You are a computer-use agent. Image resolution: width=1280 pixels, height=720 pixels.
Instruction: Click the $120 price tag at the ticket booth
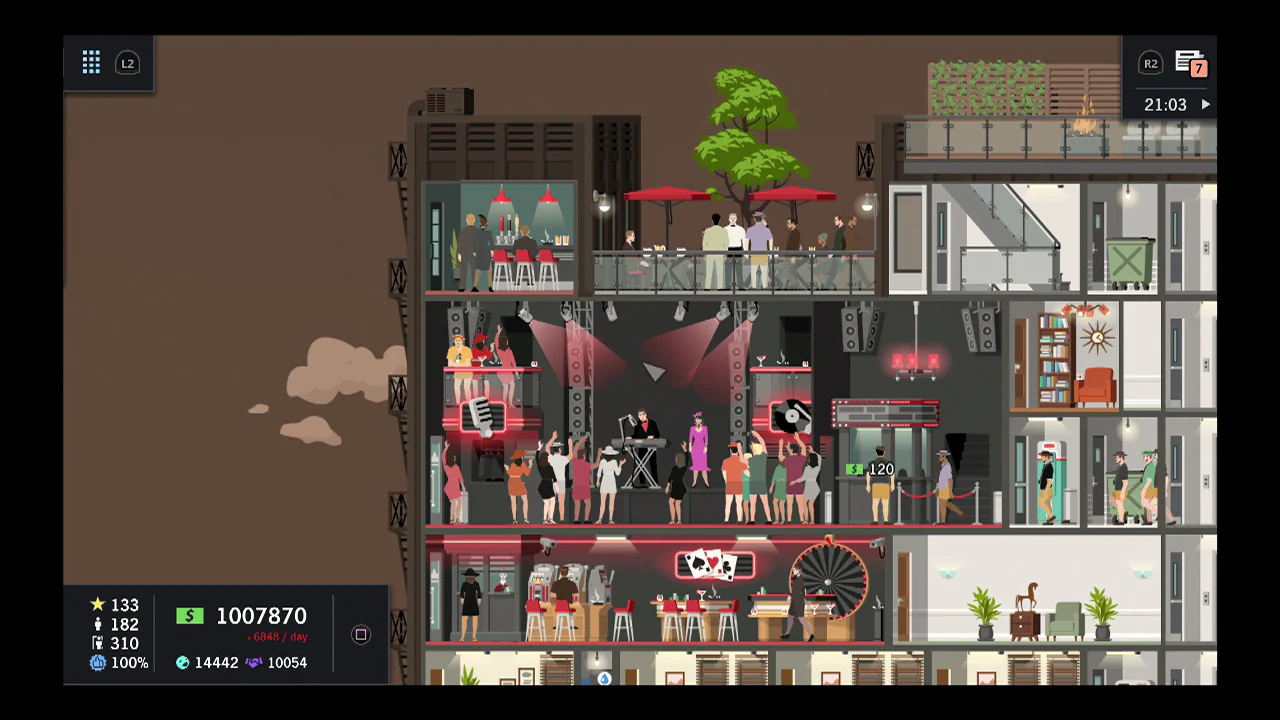[871, 469]
